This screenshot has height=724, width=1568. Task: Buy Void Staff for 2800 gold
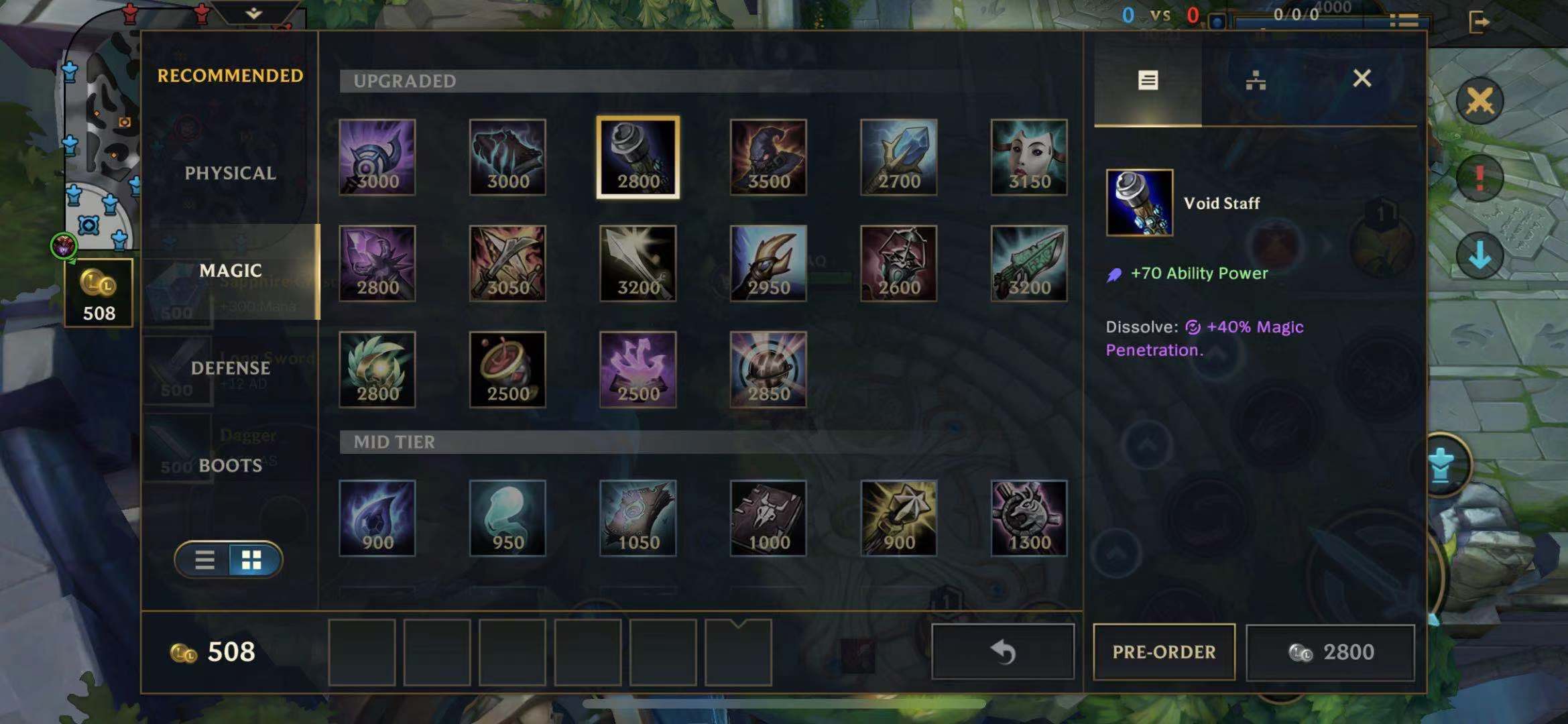(1330, 652)
